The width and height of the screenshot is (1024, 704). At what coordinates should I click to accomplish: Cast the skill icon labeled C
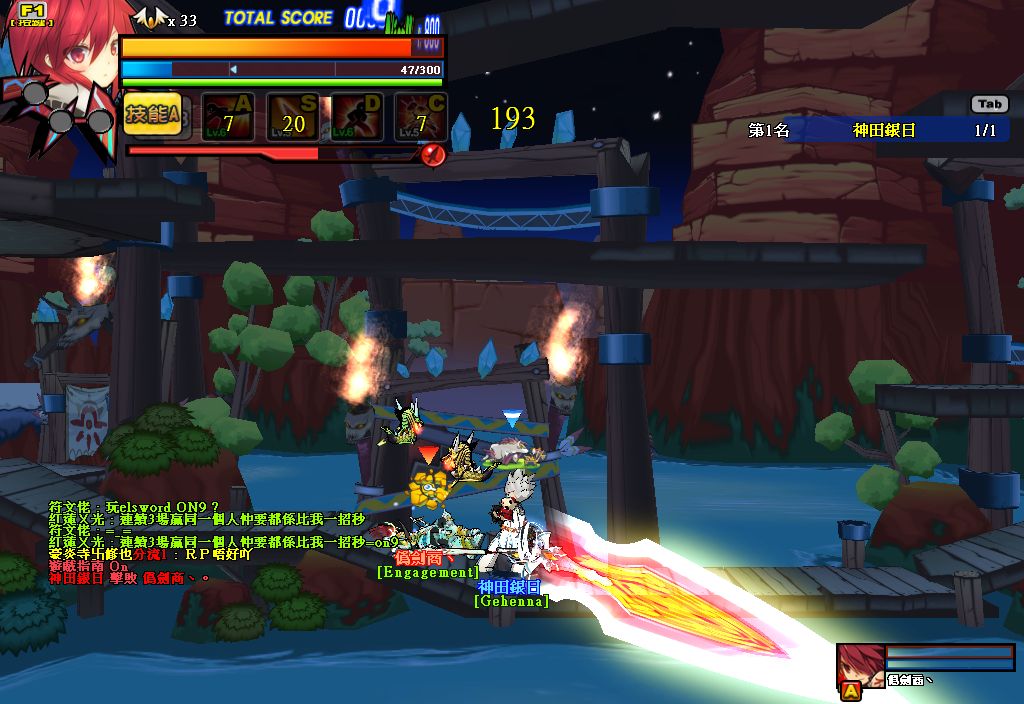tap(421, 117)
